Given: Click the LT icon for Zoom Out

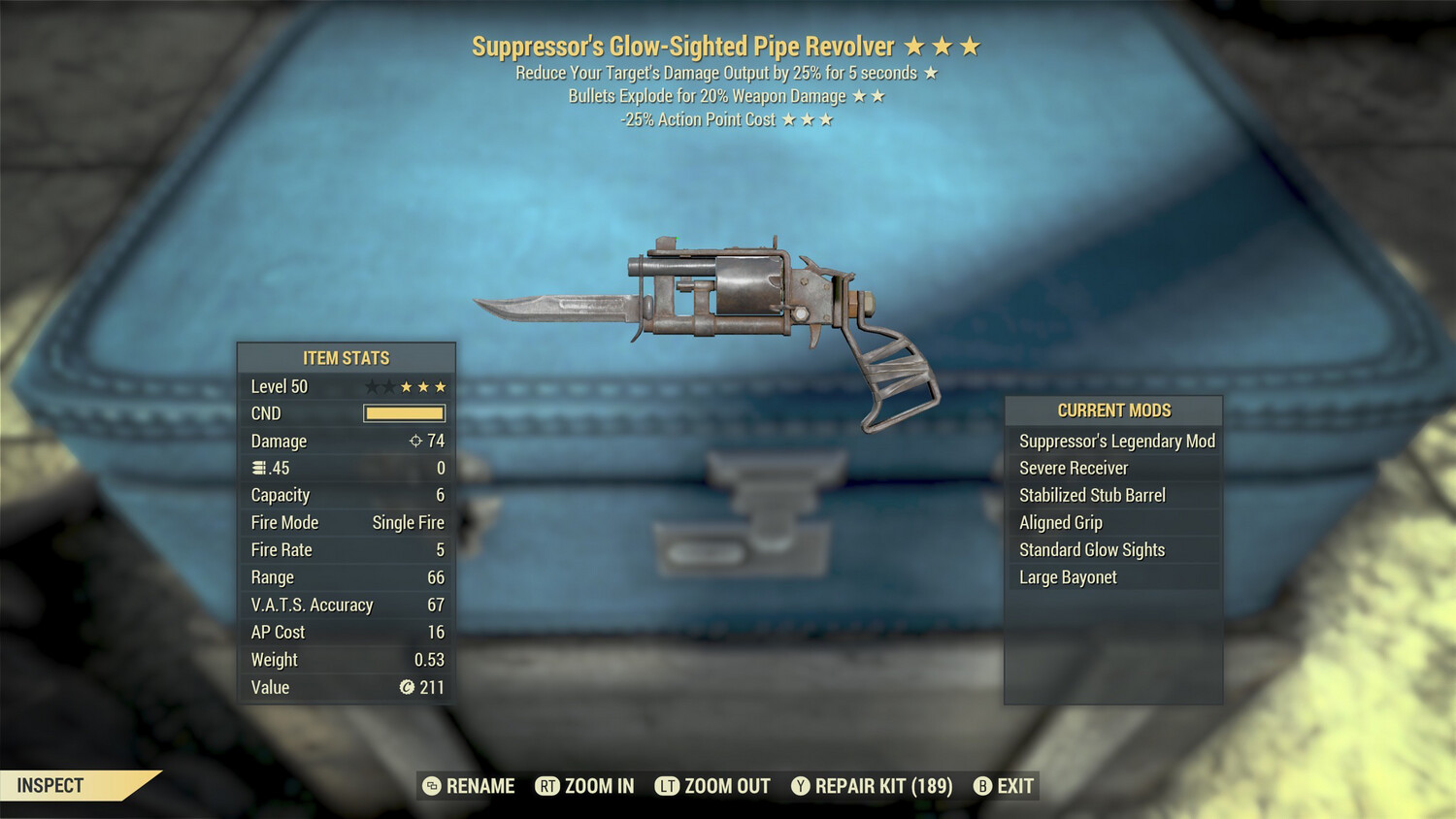Looking at the screenshot, I should (x=669, y=786).
